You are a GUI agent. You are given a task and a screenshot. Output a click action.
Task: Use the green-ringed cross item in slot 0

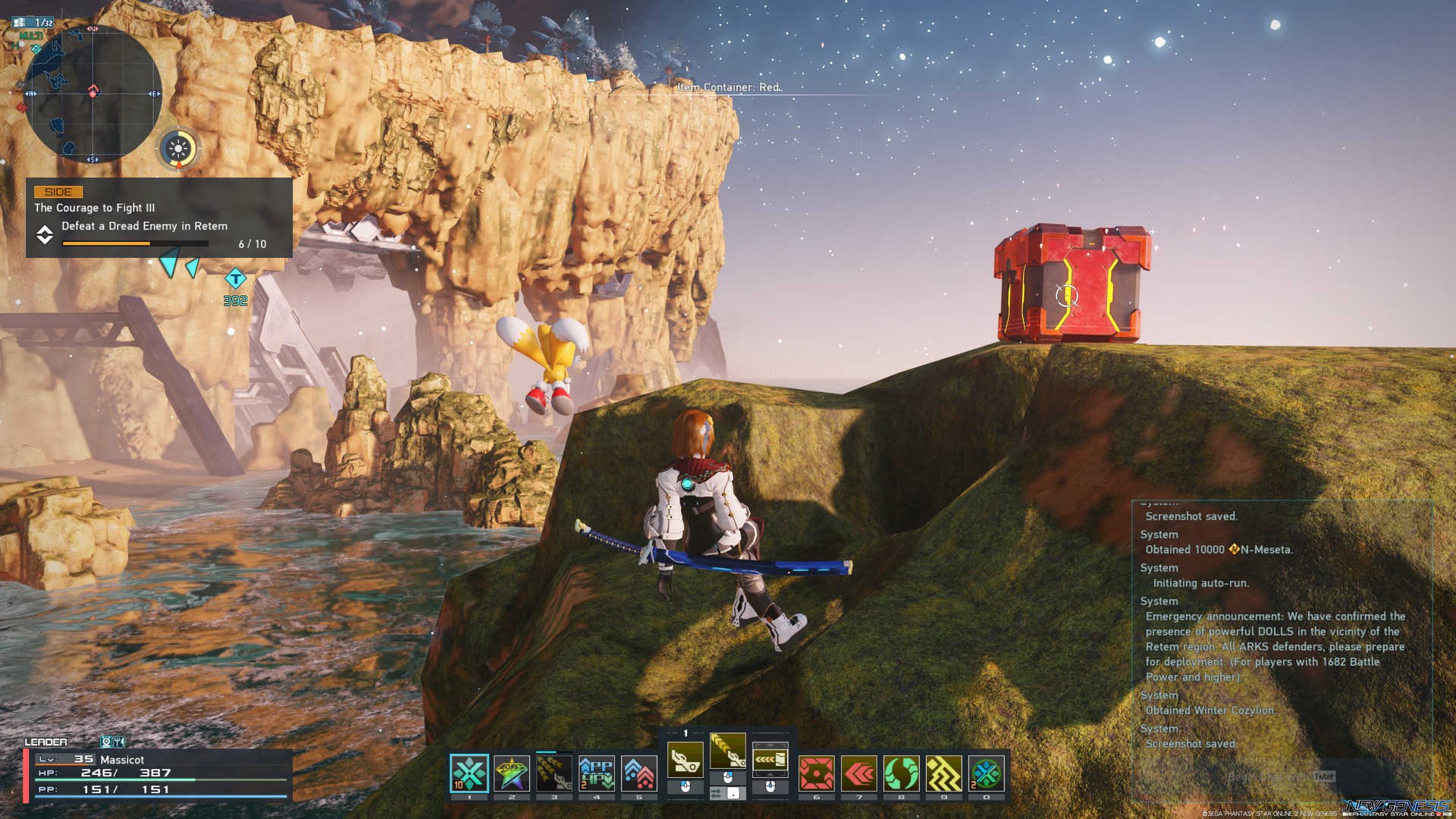click(x=987, y=773)
